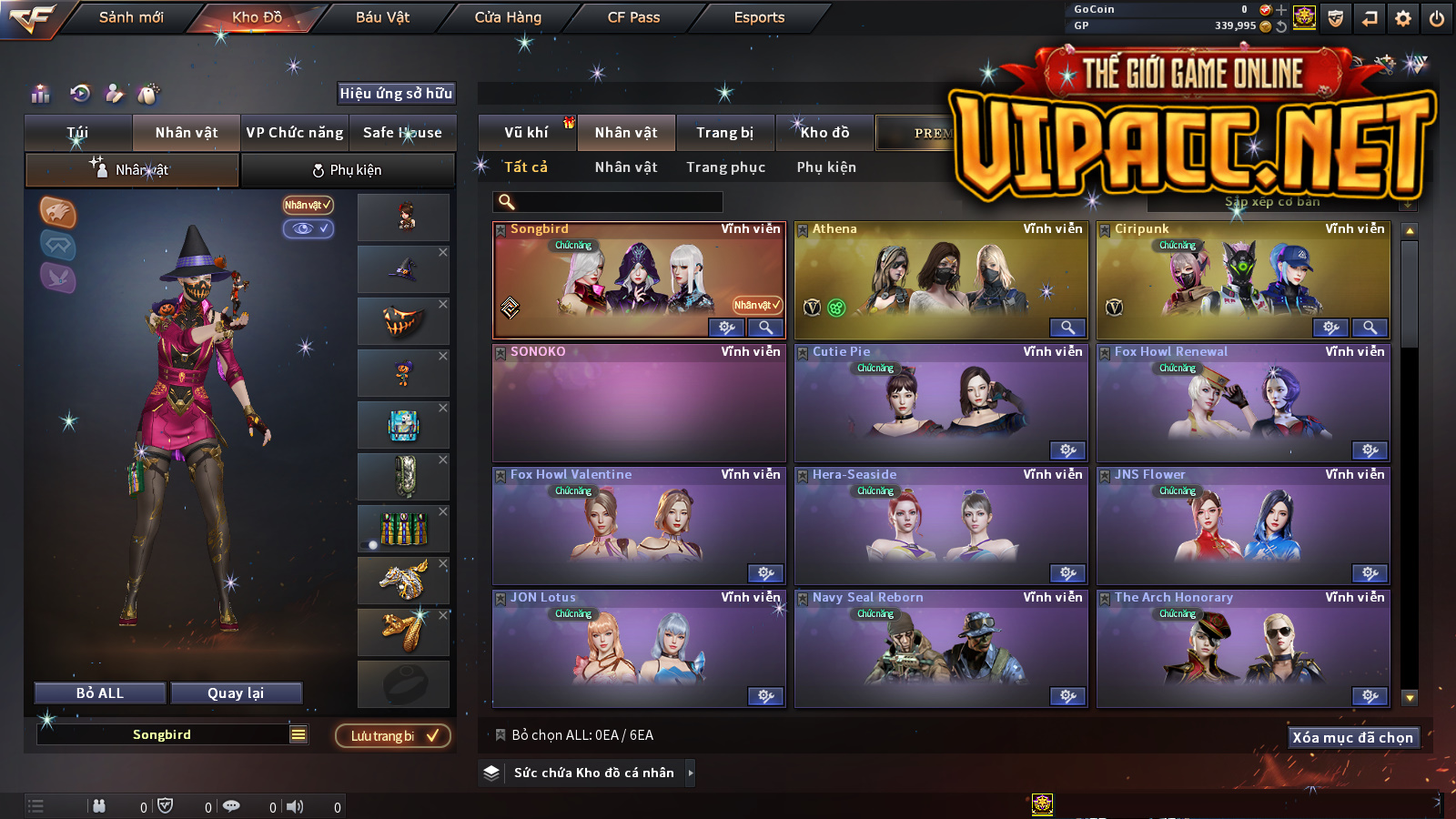This screenshot has height=819, width=1456.
Task: Click the Hiệu ứng sở hữu button
Action: tap(396, 93)
